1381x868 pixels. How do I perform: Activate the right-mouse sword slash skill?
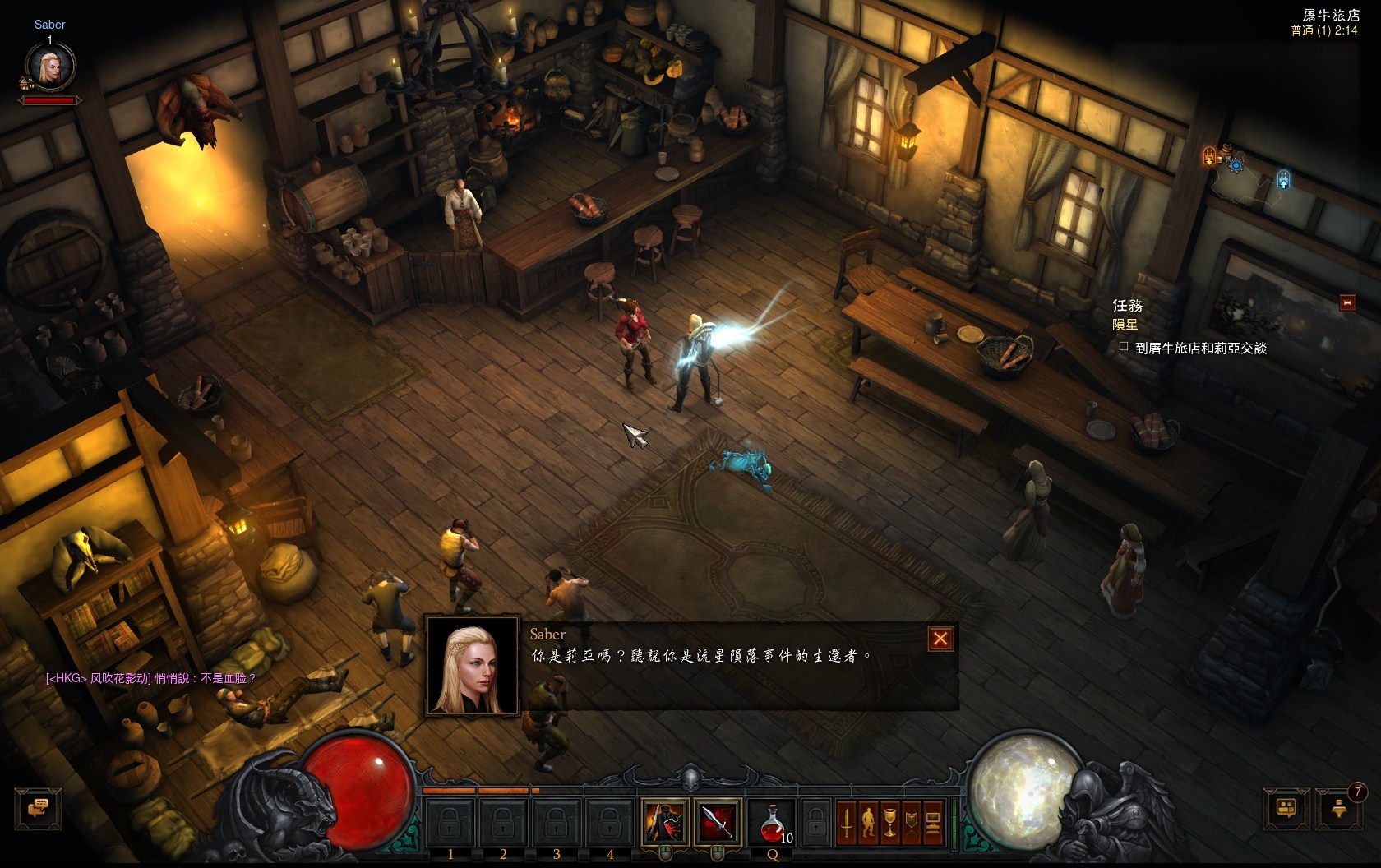(x=717, y=821)
